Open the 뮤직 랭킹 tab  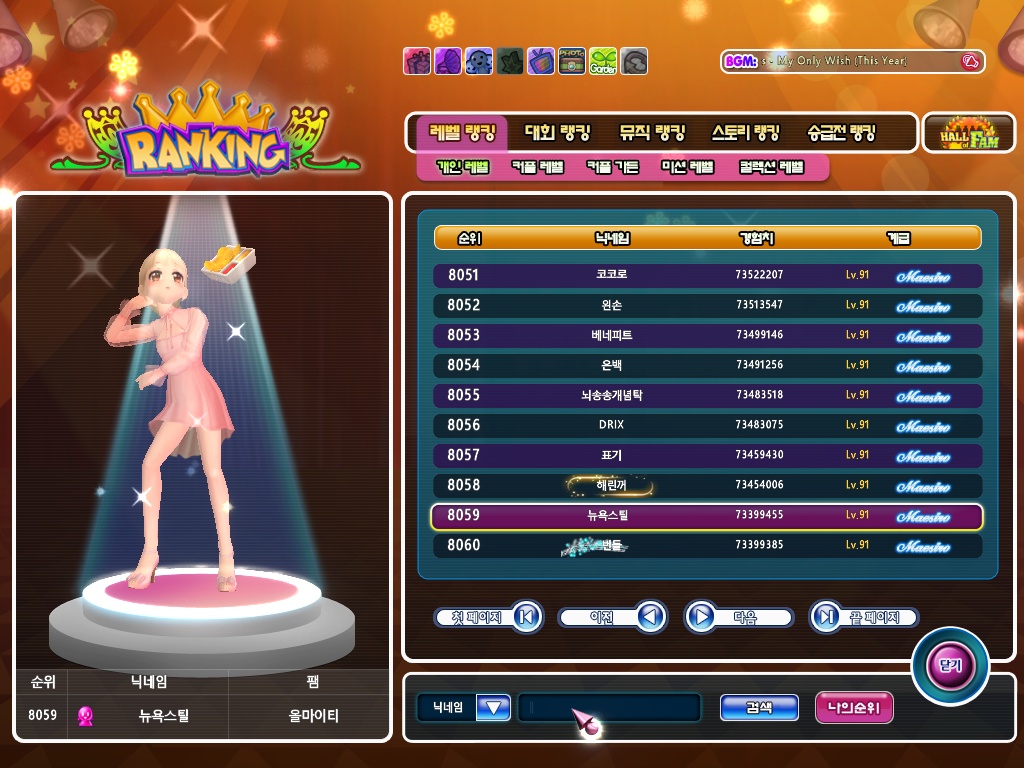pyautogui.click(x=652, y=133)
